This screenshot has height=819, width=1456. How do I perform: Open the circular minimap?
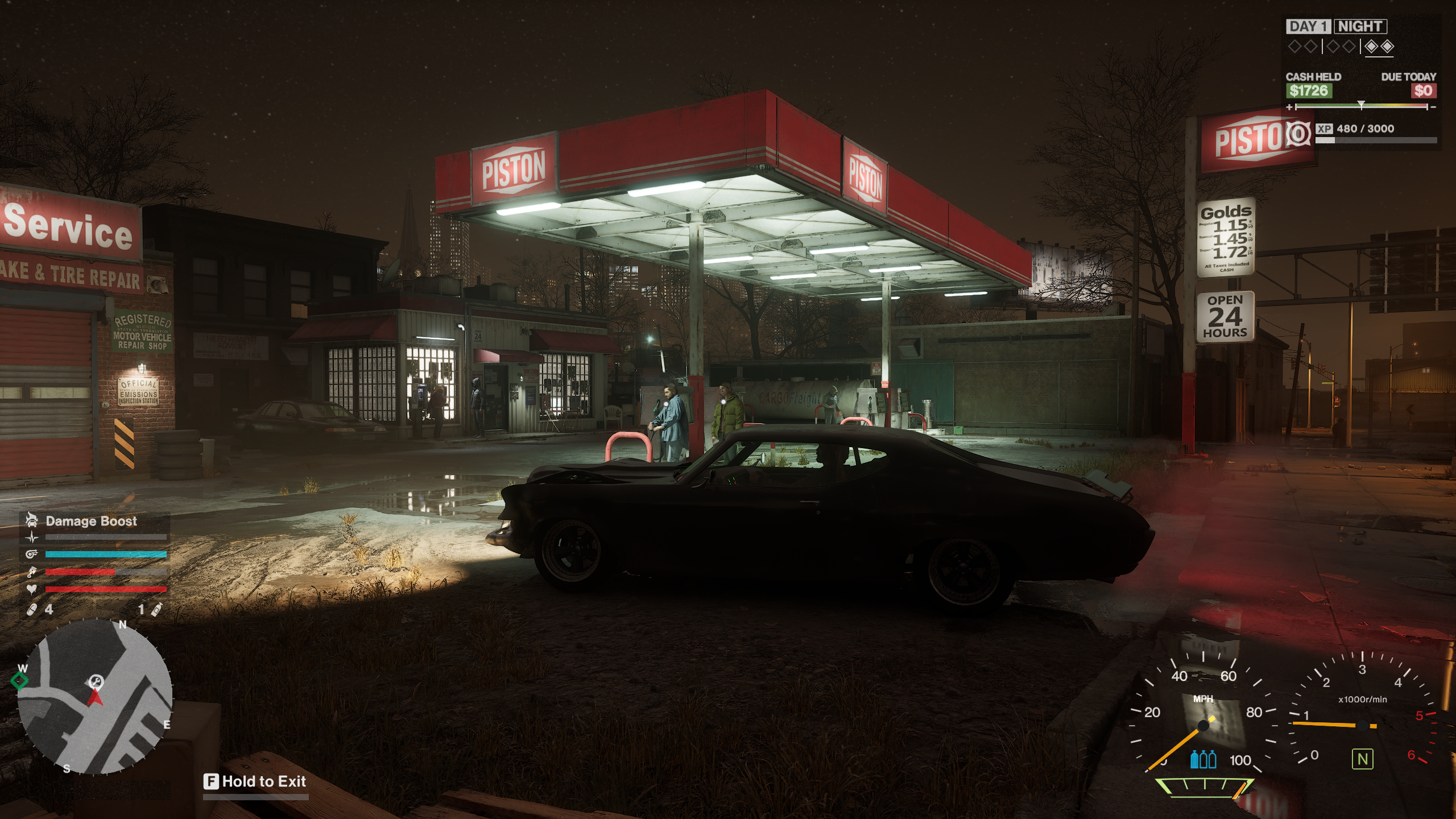pos(95,696)
